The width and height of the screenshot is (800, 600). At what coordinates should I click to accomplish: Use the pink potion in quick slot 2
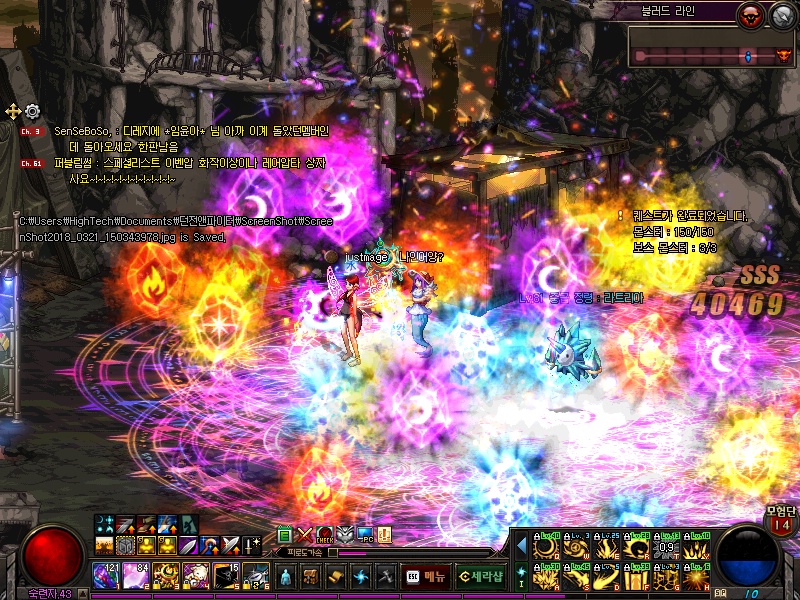136,576
